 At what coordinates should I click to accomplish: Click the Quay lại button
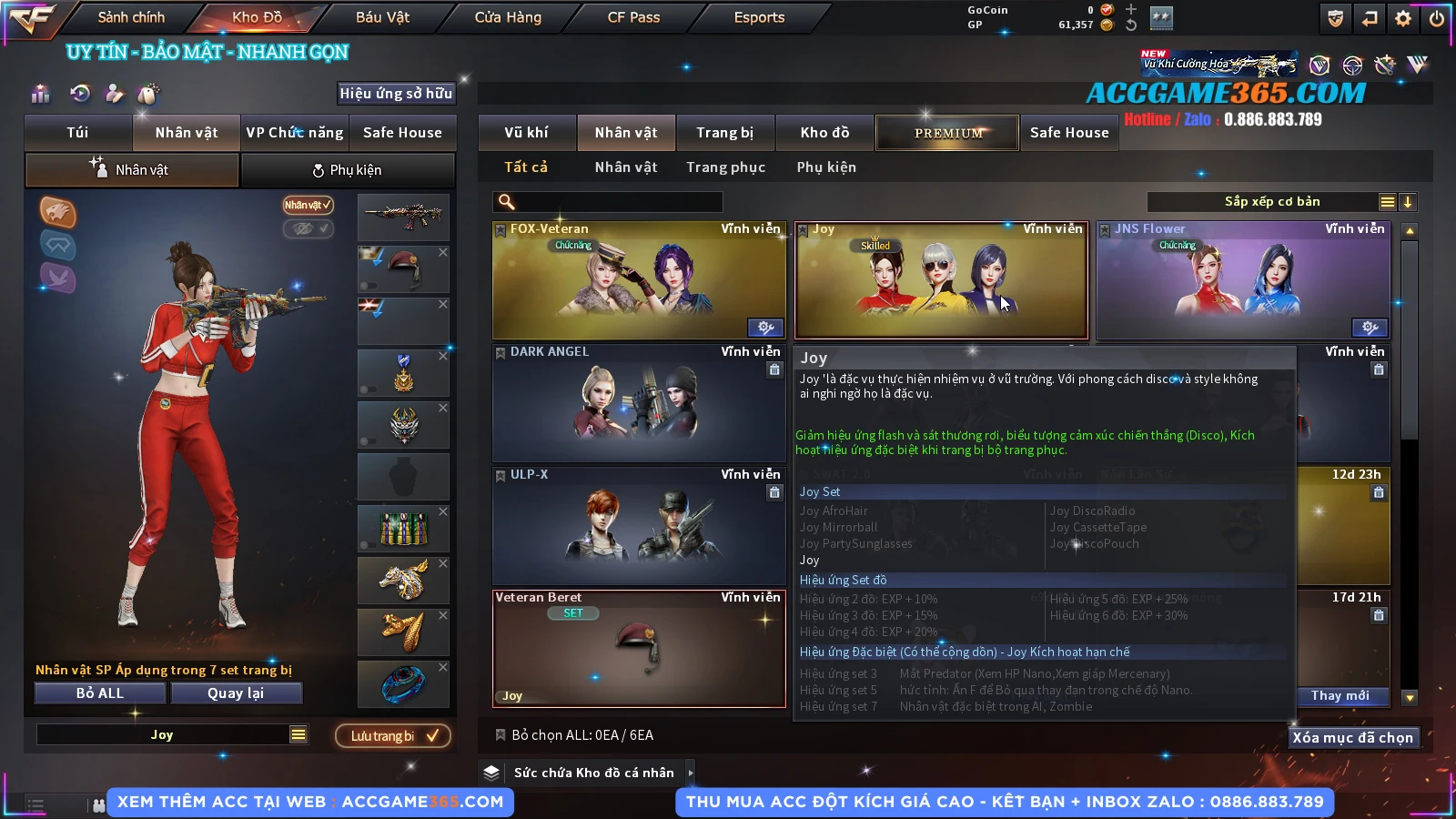coord(236,693)
